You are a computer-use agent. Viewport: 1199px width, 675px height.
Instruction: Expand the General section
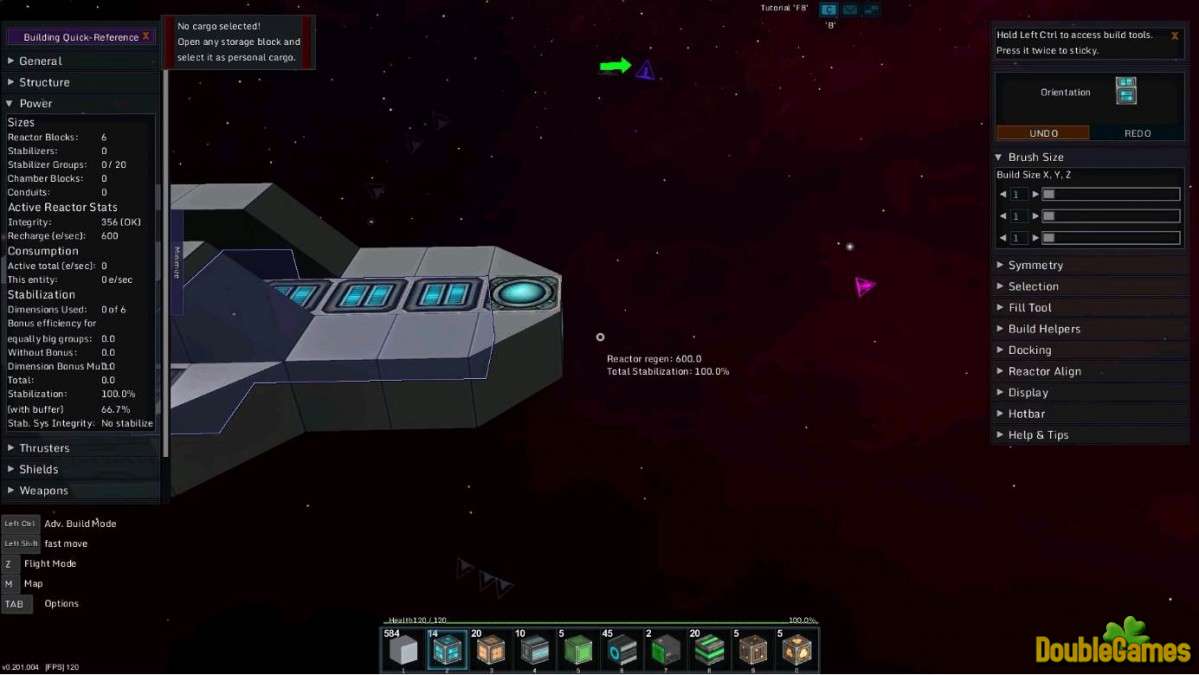[x=40, y=61]
